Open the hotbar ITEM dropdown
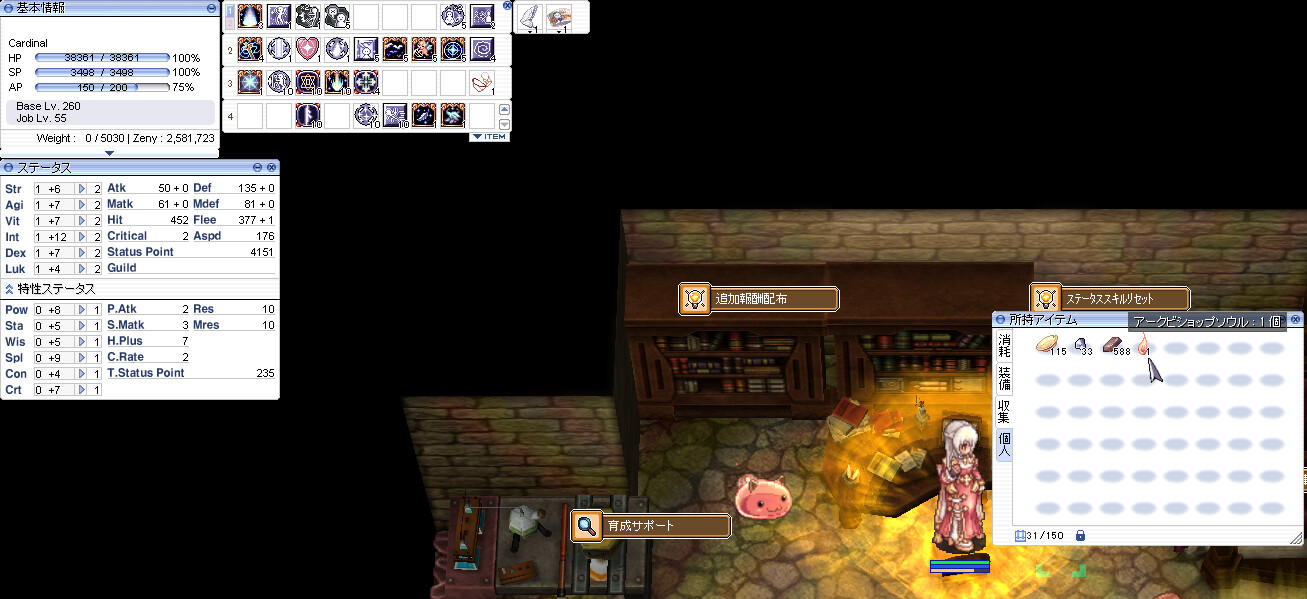1307x599 pixels. click(489, 136)
